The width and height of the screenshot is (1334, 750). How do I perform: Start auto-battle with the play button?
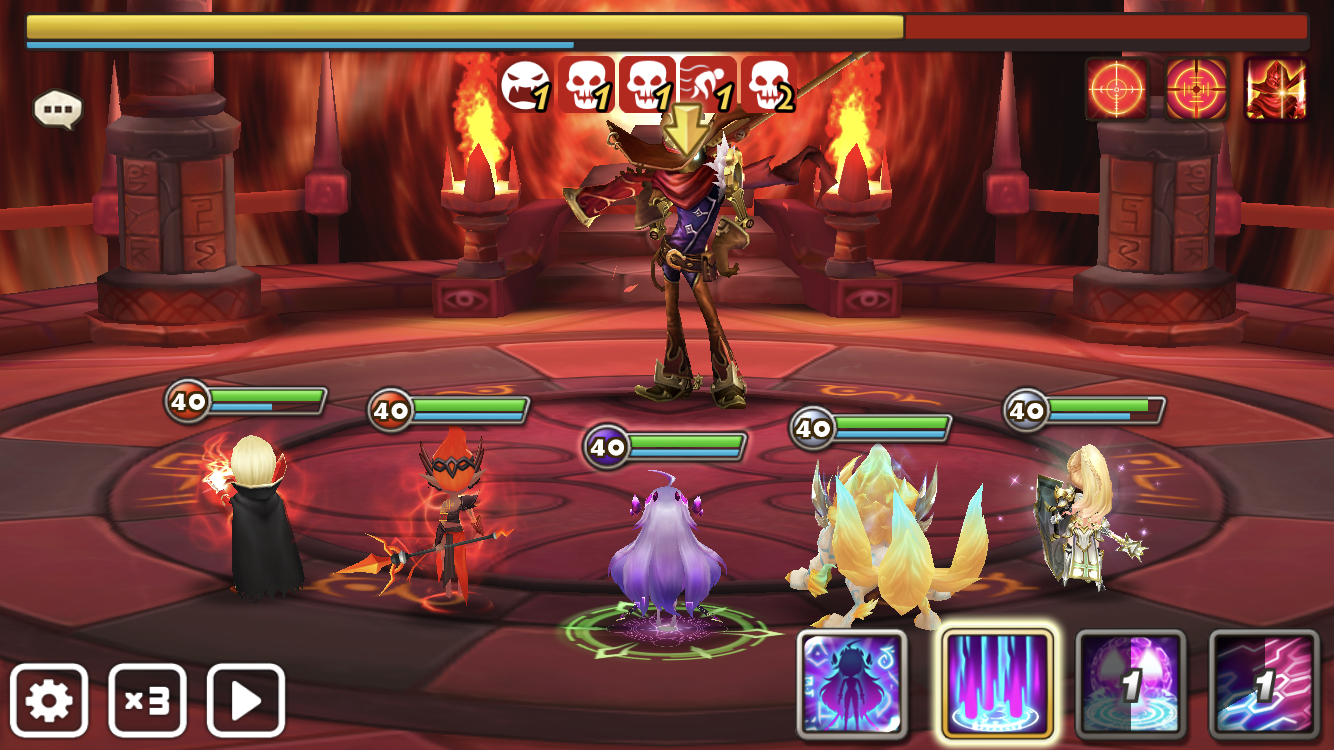[x=246, y=700]
